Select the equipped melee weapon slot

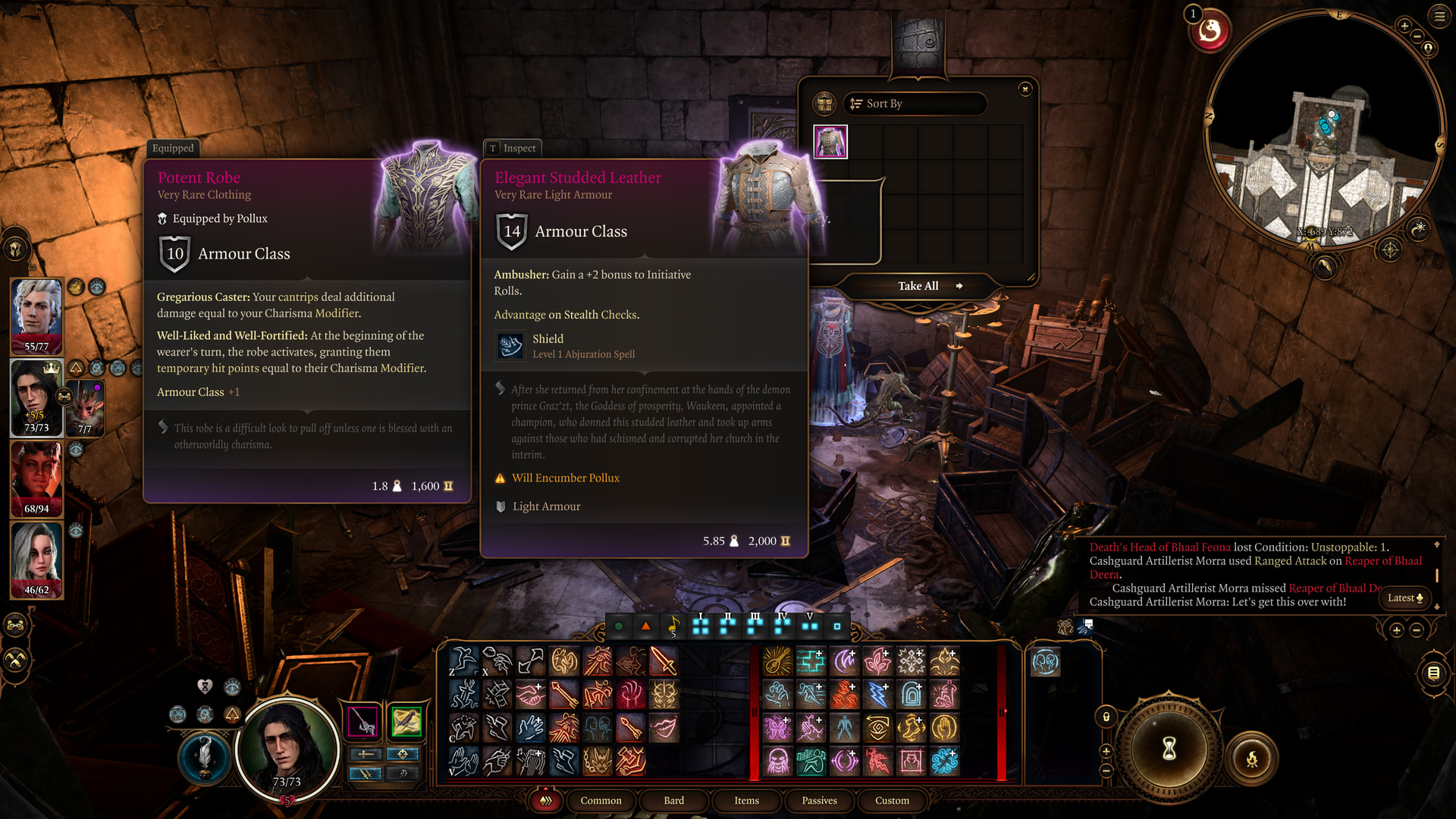pos(363,721)
